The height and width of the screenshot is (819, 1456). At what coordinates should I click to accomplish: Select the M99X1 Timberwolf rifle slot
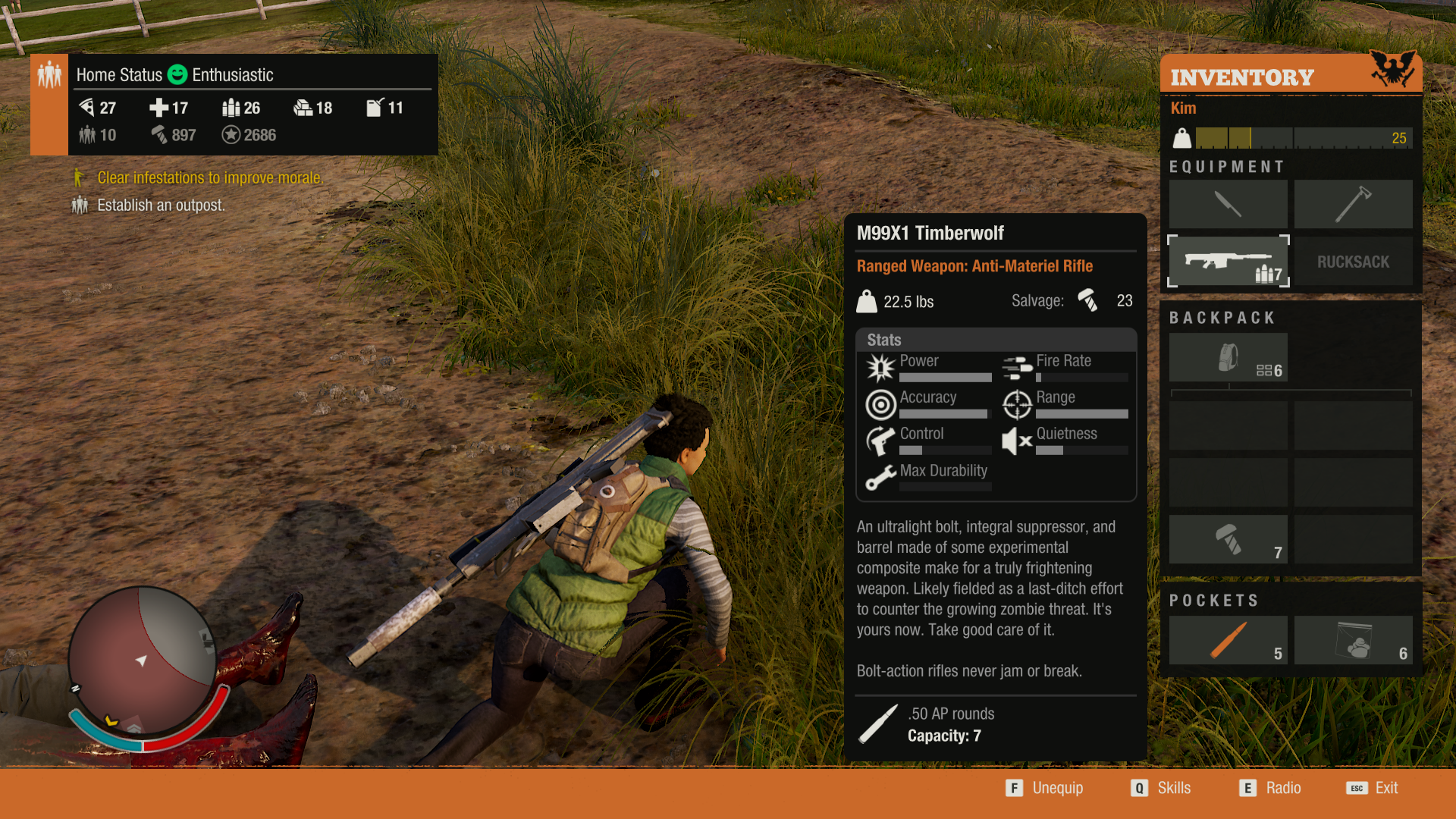[1228, 262]
